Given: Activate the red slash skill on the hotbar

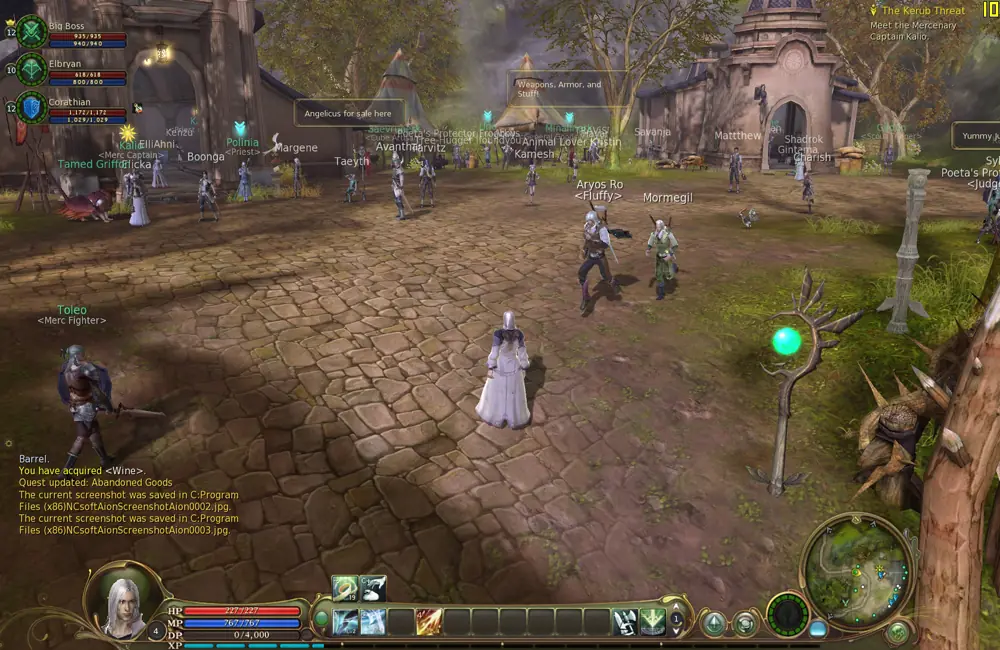Looking at the screenshot, I should point(429,621).
